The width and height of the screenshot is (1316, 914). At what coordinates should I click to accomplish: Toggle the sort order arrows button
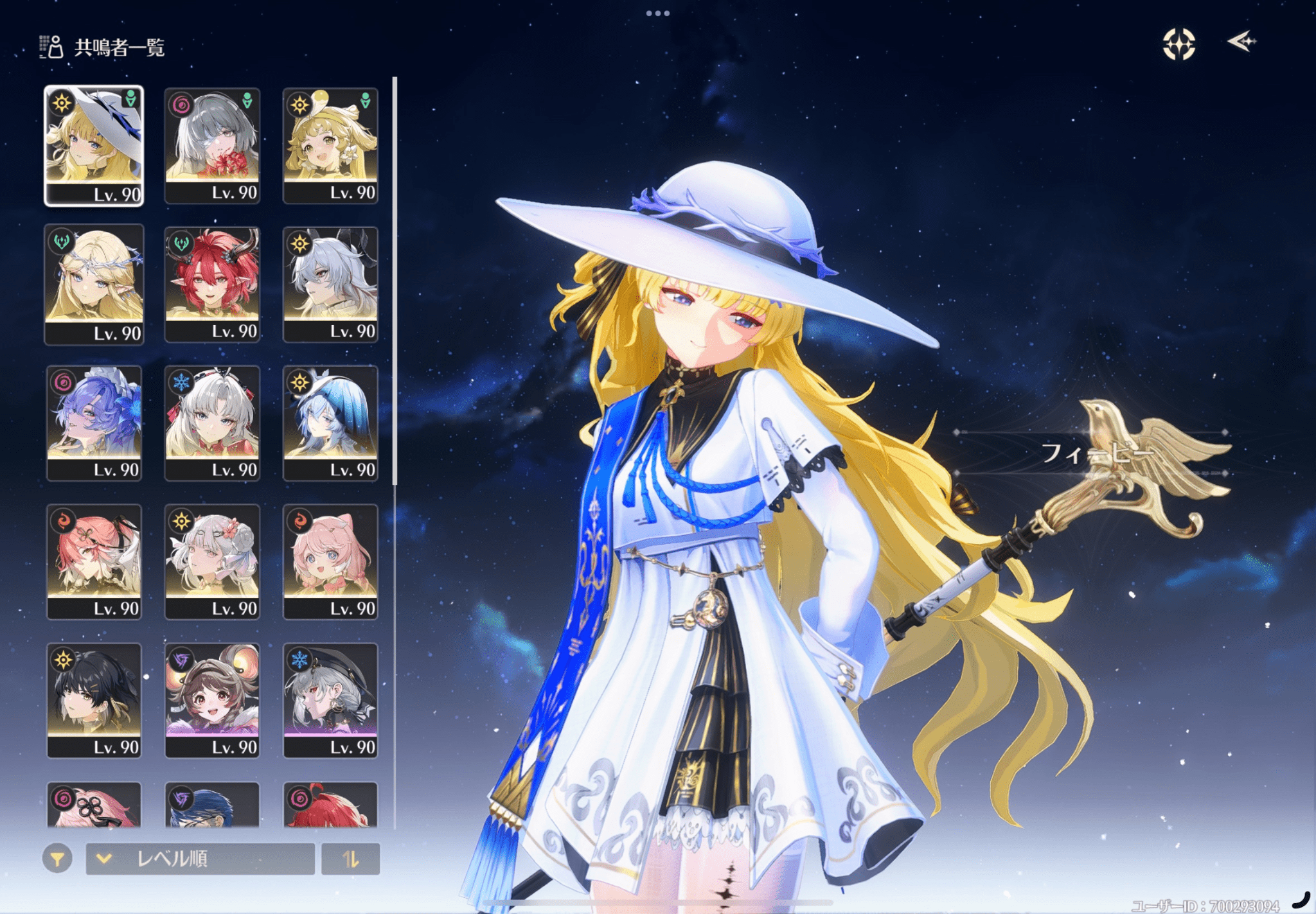click(x=350, y=859)
